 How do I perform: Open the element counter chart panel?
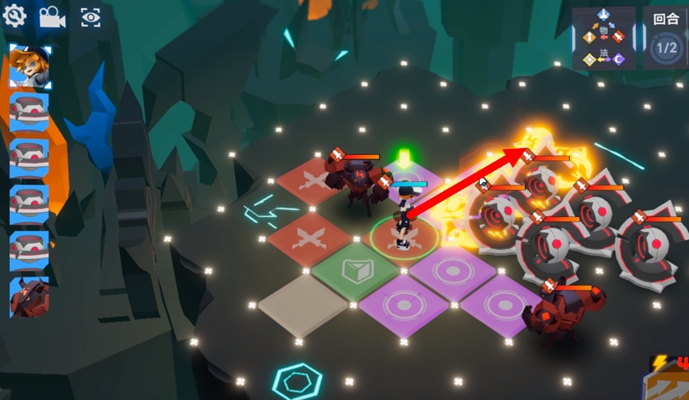[604, 38]
